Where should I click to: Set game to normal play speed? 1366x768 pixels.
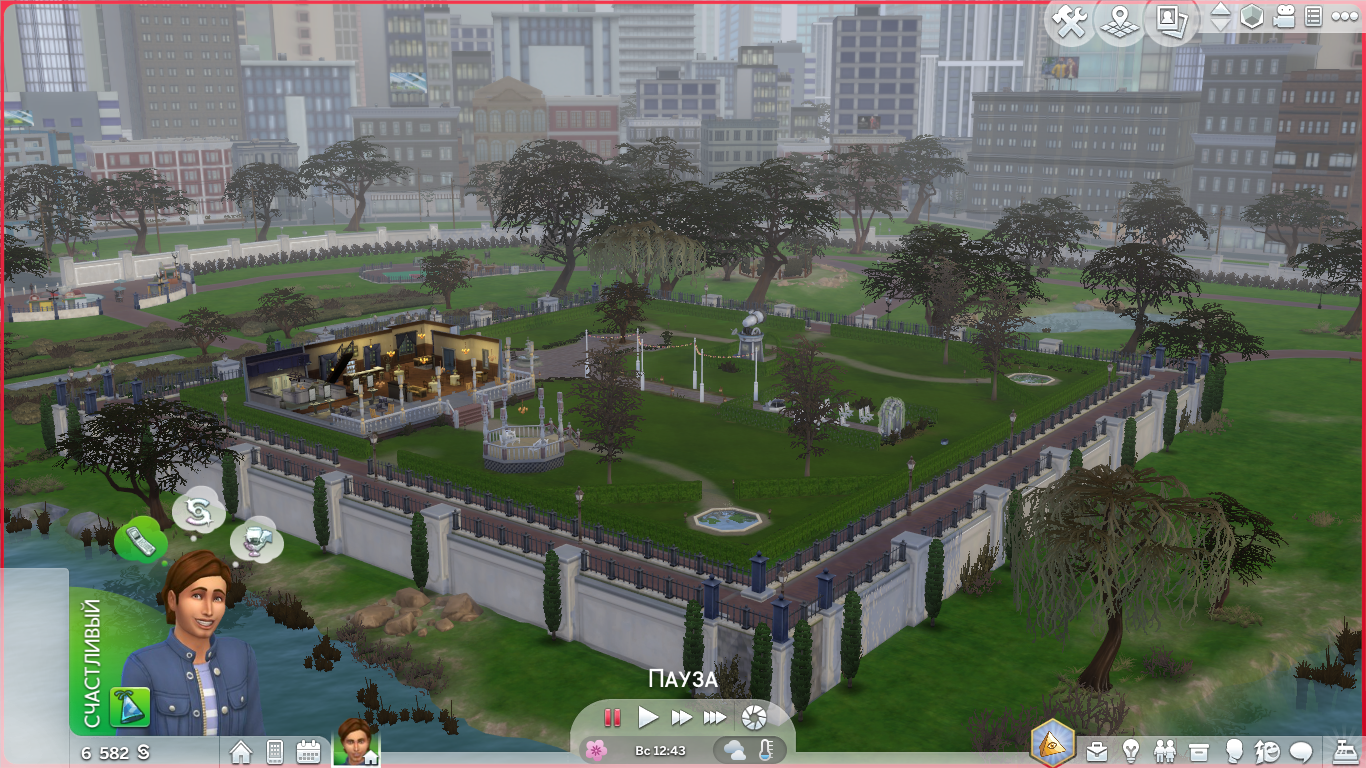[648, 717]
